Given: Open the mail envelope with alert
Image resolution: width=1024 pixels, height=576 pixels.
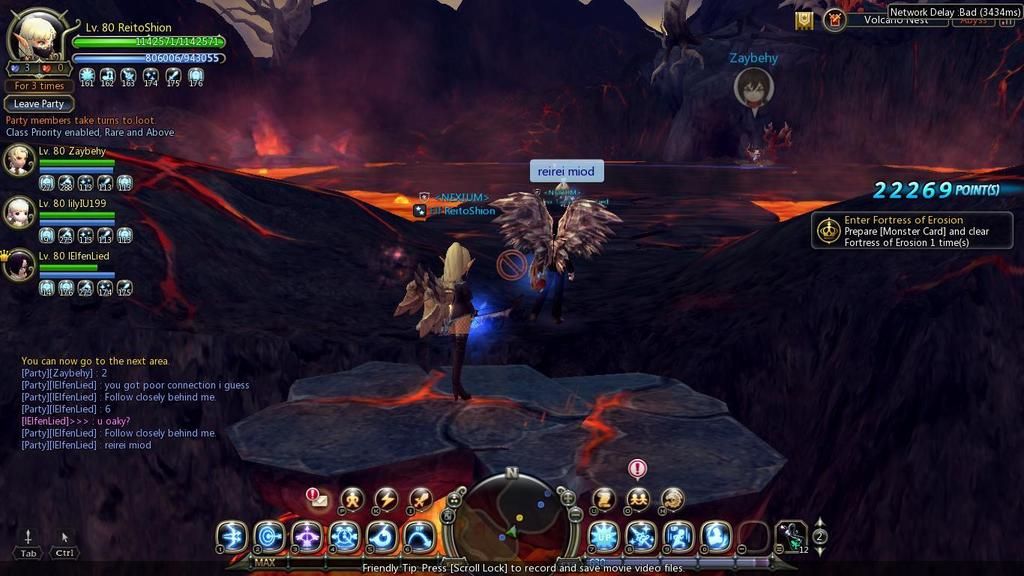Looking at the screenshot, I should click(320, 500).
